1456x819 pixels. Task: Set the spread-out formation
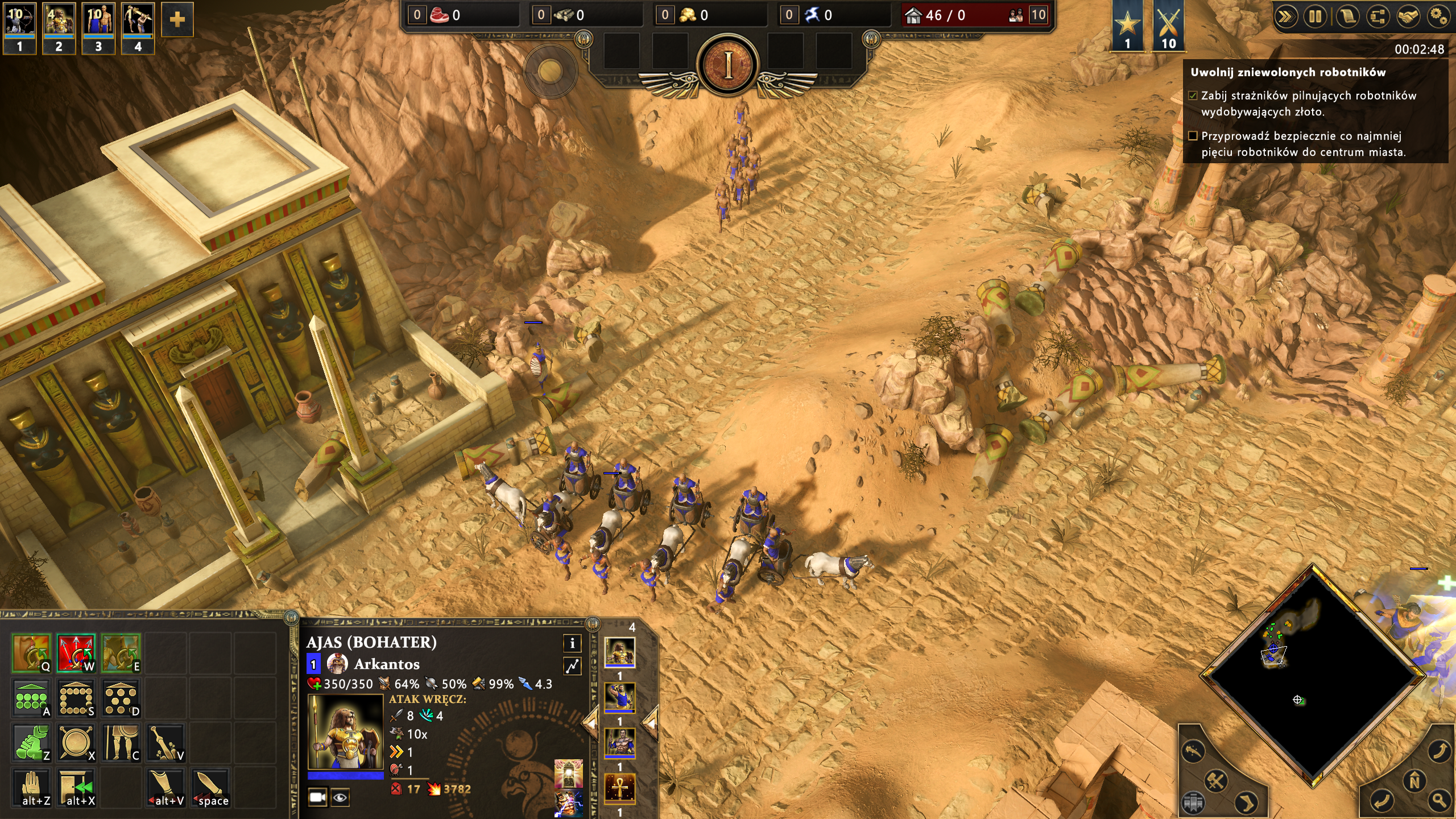(120, 698)
